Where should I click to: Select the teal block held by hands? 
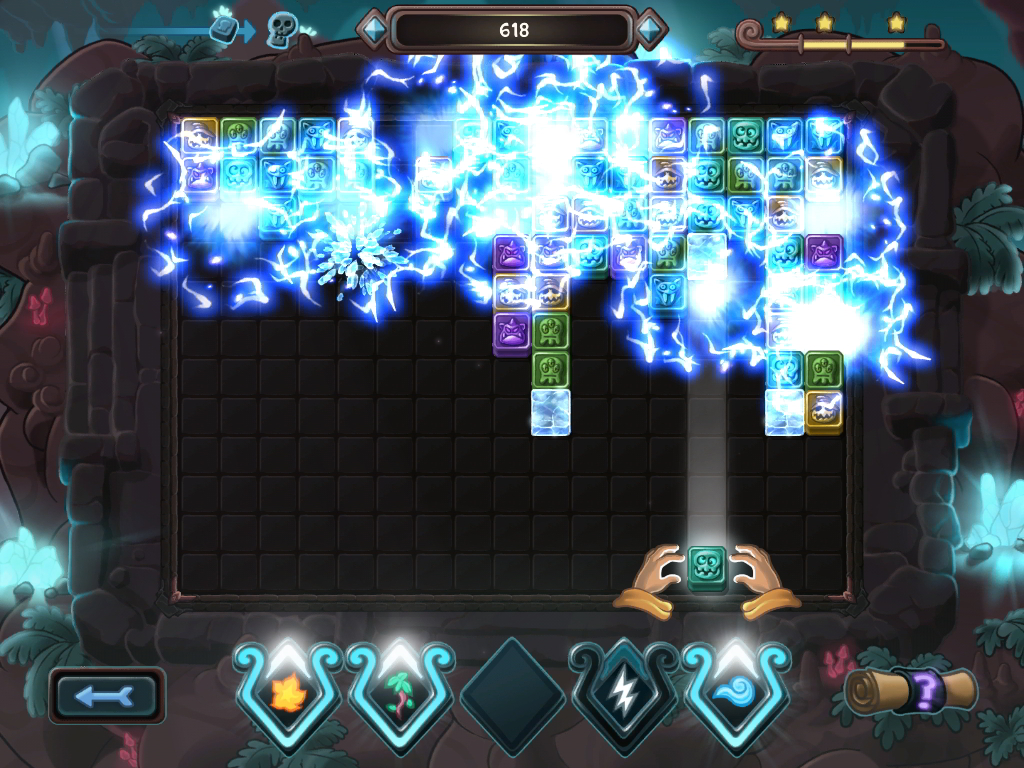[x=707, y=569]
